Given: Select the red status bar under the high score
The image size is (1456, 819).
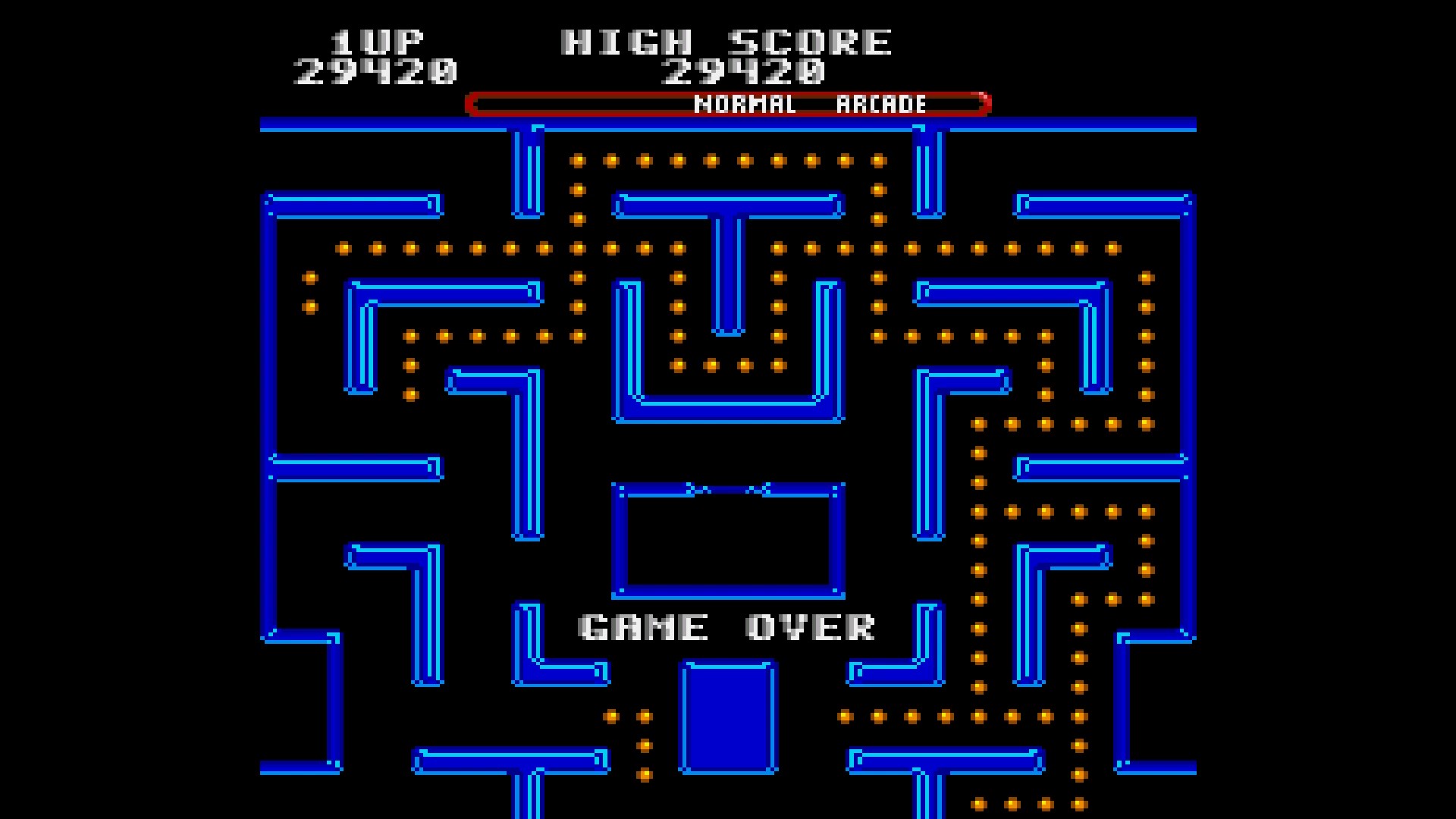Looking at the screenshot, I should click(728, 103).
